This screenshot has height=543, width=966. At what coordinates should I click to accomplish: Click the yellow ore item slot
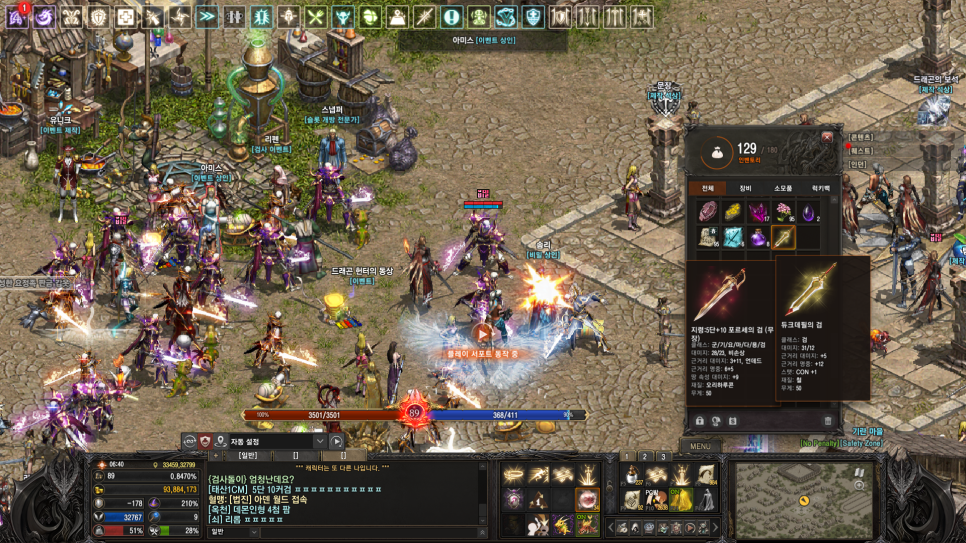733,211
